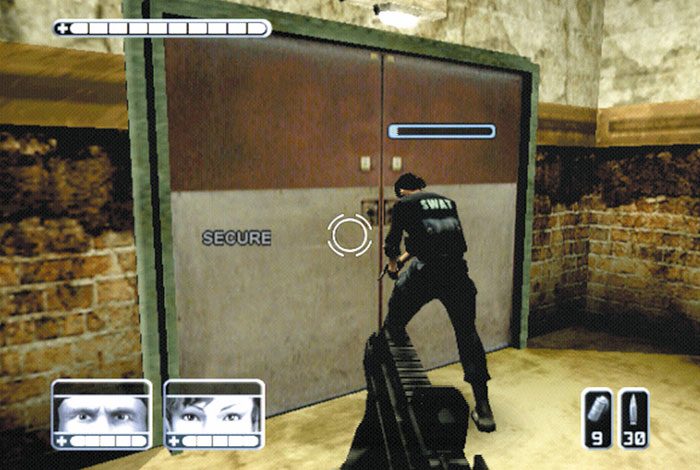Choose the grenade canister icon
Image resolution: width=700 pixels, height=470 pixels.
point(596,412)
